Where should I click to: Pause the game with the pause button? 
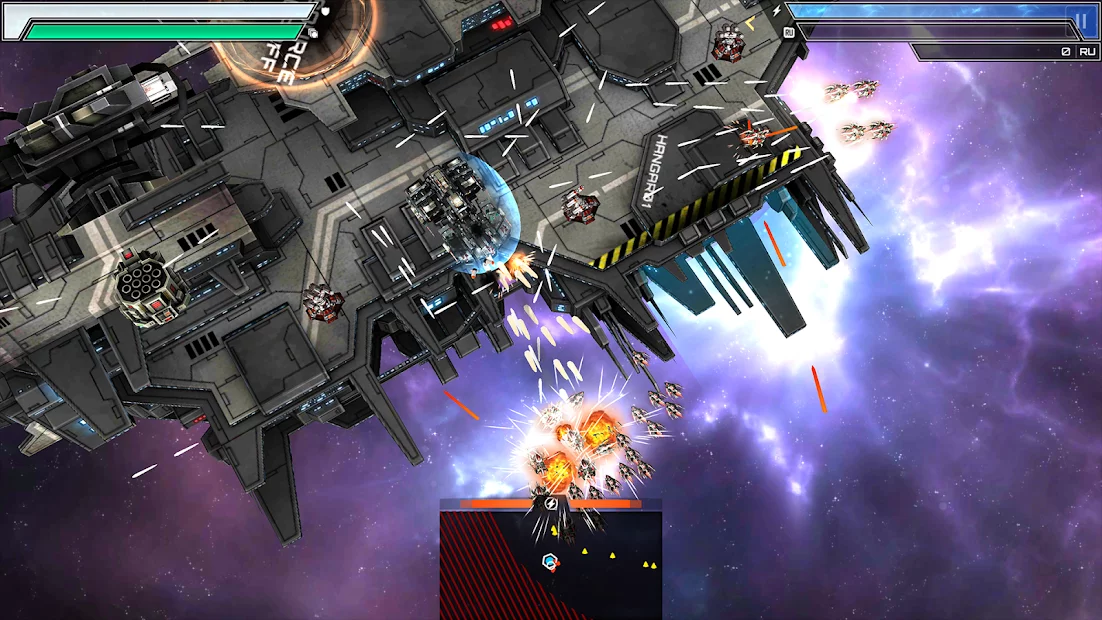click(1080, 20)
